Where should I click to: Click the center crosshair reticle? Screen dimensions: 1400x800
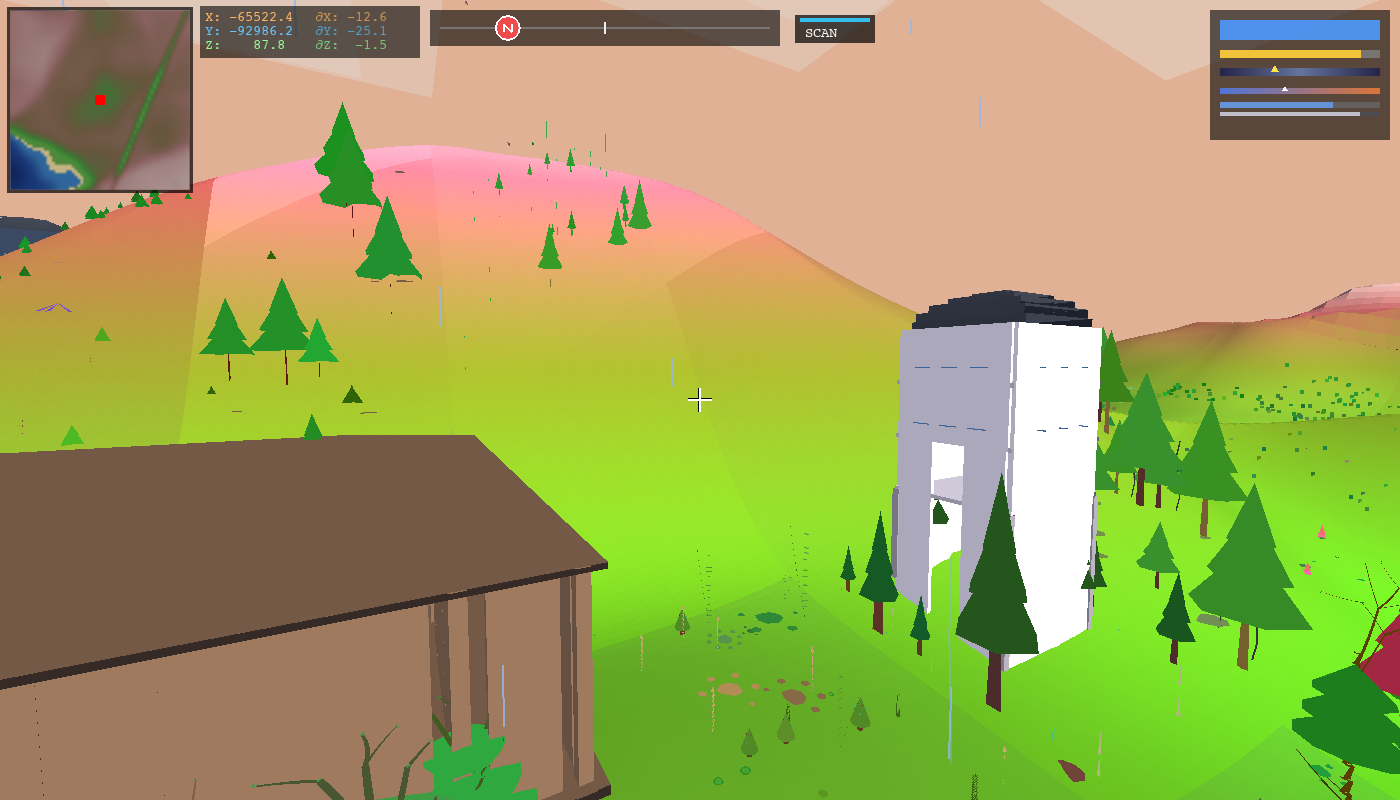[x=699, y=400]
